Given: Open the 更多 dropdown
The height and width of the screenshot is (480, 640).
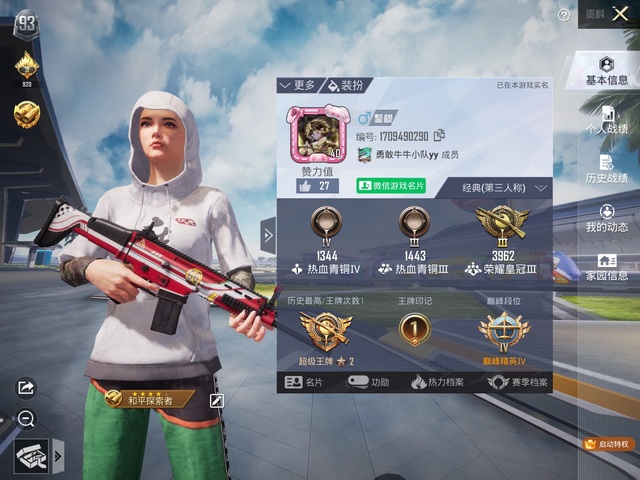Looking at the screenshot, I should 297,86.
